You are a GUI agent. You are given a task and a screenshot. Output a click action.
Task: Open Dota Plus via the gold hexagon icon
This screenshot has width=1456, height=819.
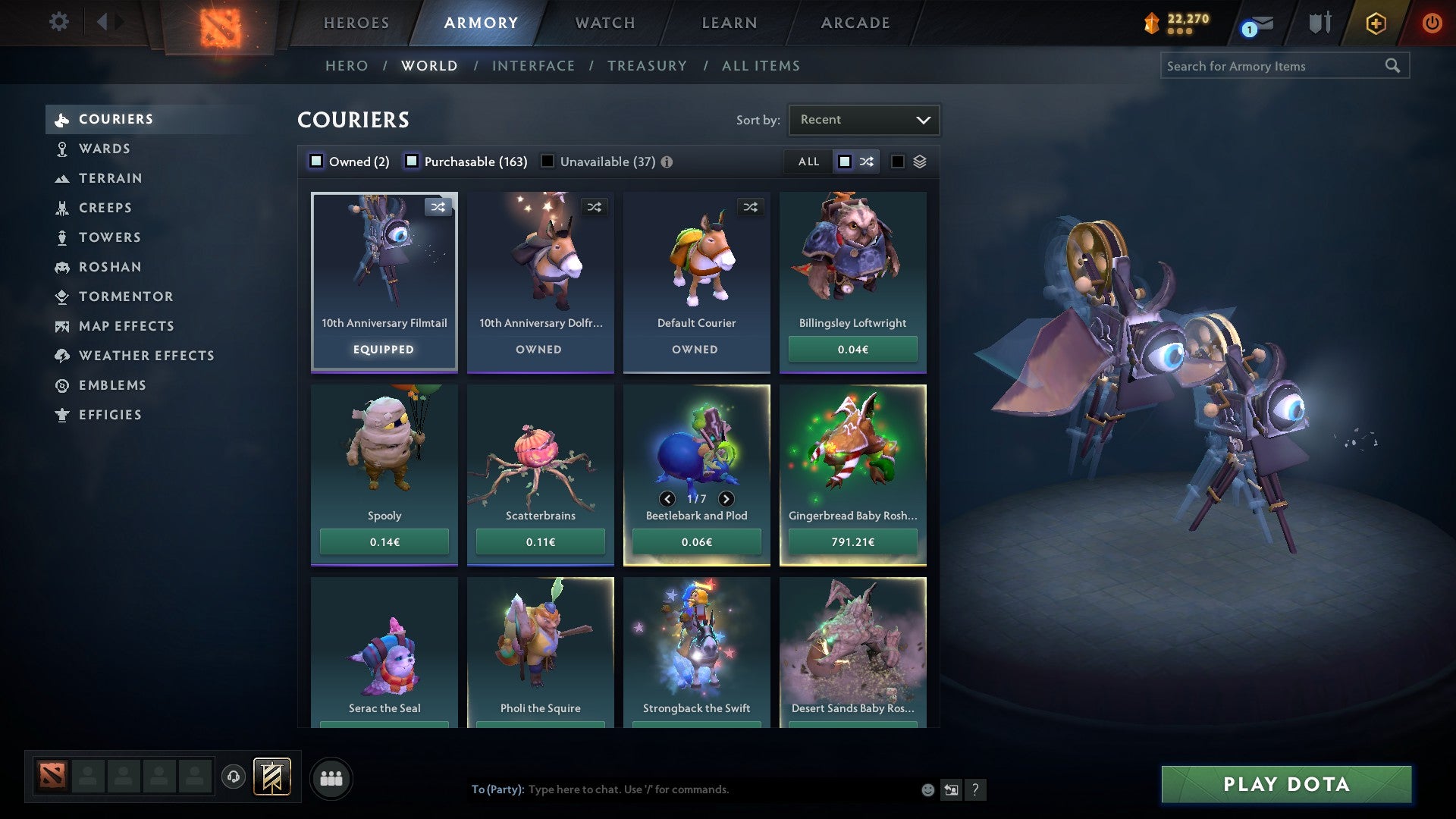click(1375, 23)
